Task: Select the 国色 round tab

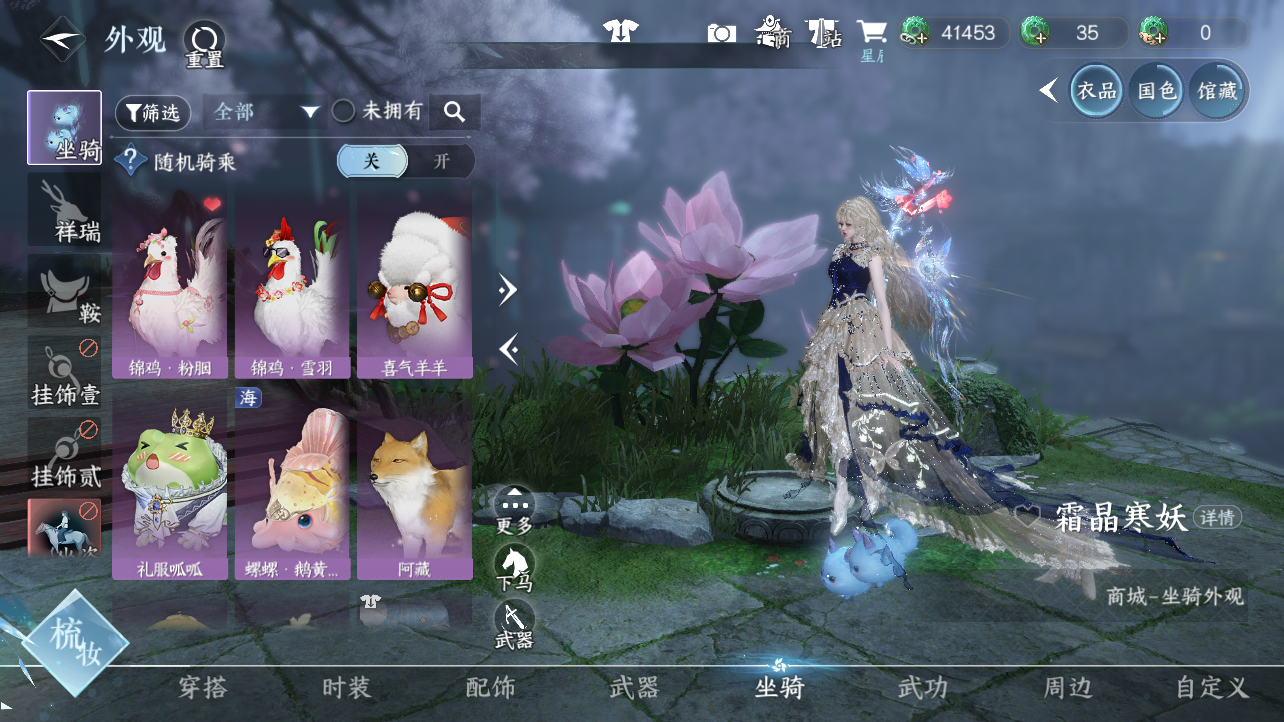Action: coord(1157,91)
